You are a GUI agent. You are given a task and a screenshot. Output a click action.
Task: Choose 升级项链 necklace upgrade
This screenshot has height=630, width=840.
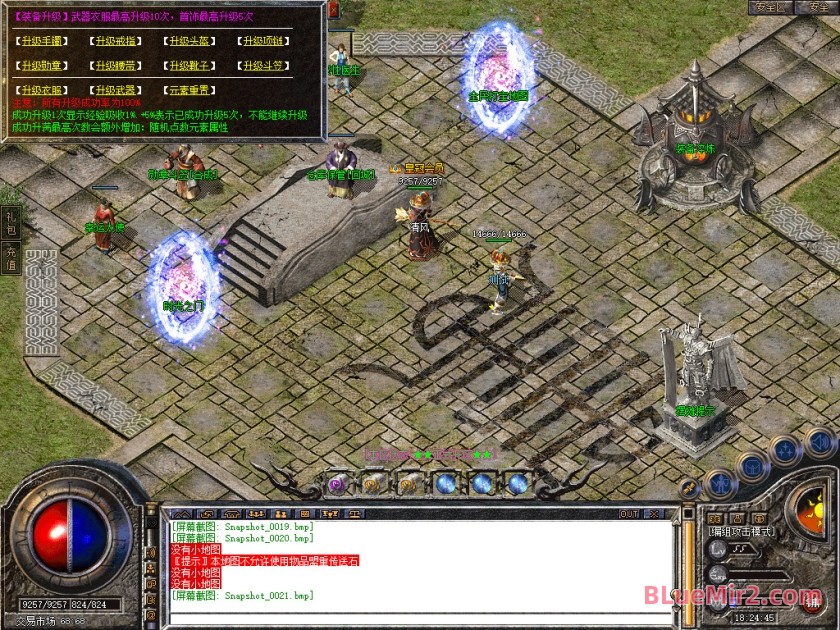266,41
